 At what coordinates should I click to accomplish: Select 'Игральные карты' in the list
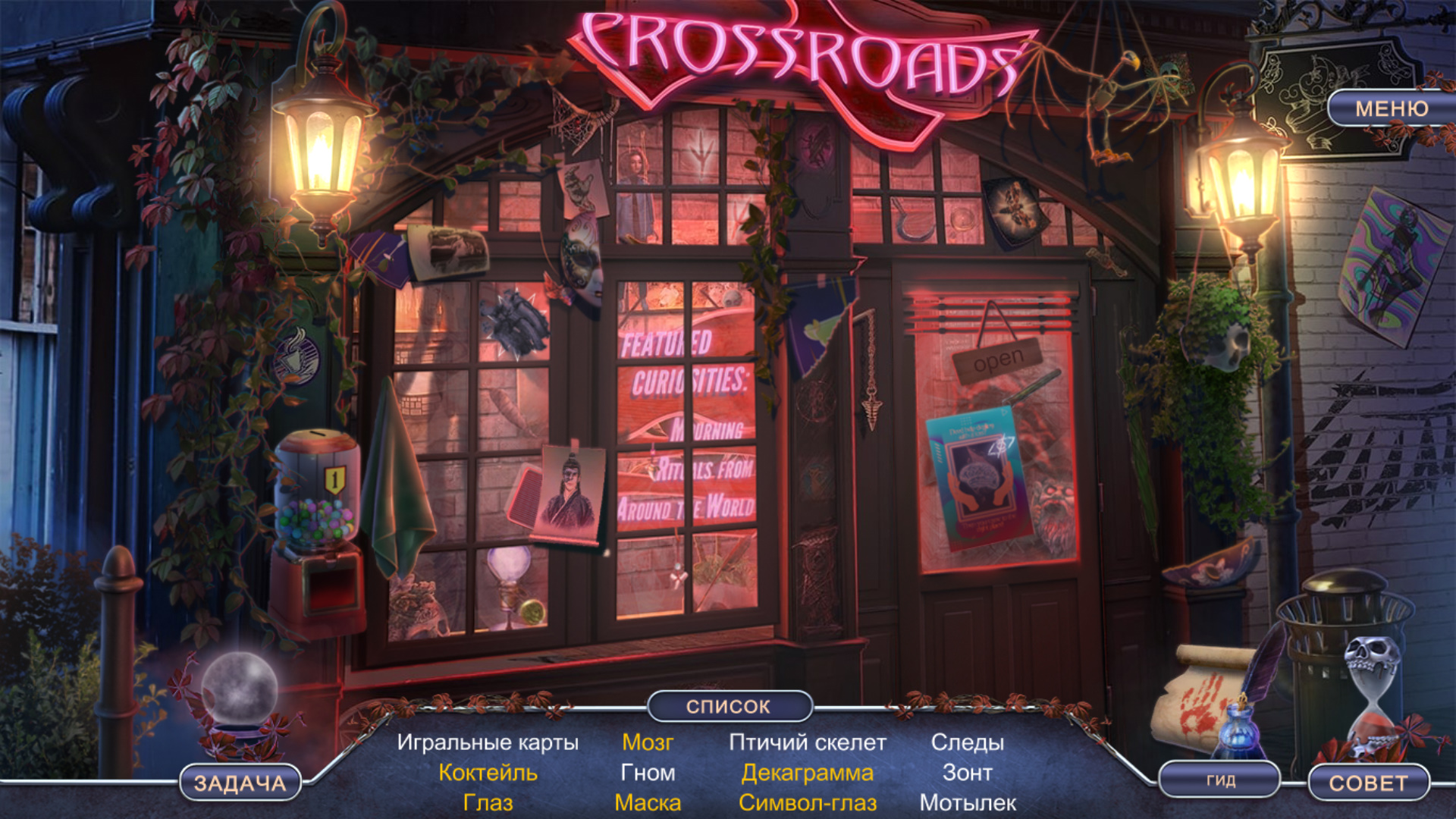(x=488, y=742)
